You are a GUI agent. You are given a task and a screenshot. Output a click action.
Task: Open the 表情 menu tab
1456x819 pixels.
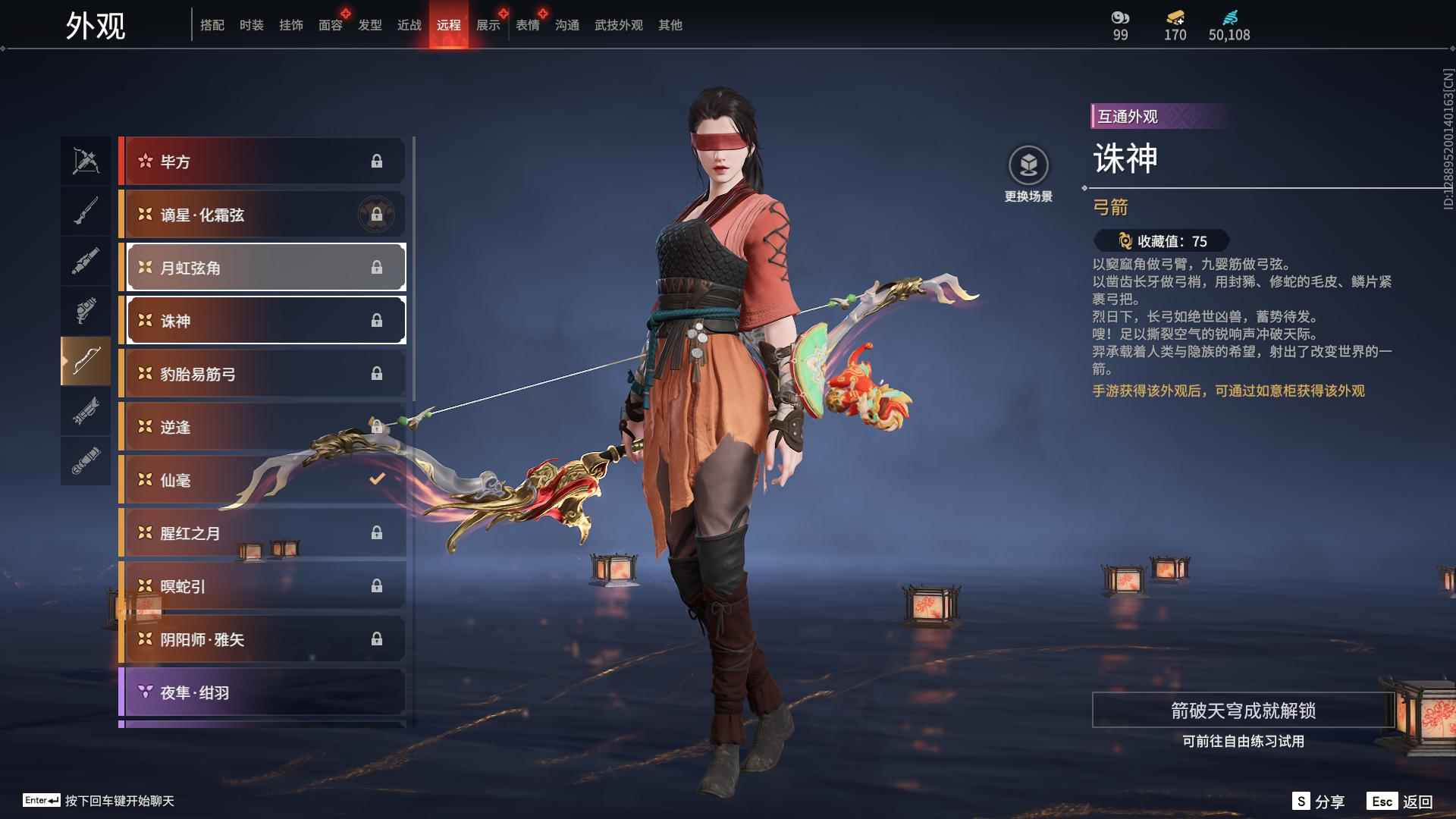[526, 24]
